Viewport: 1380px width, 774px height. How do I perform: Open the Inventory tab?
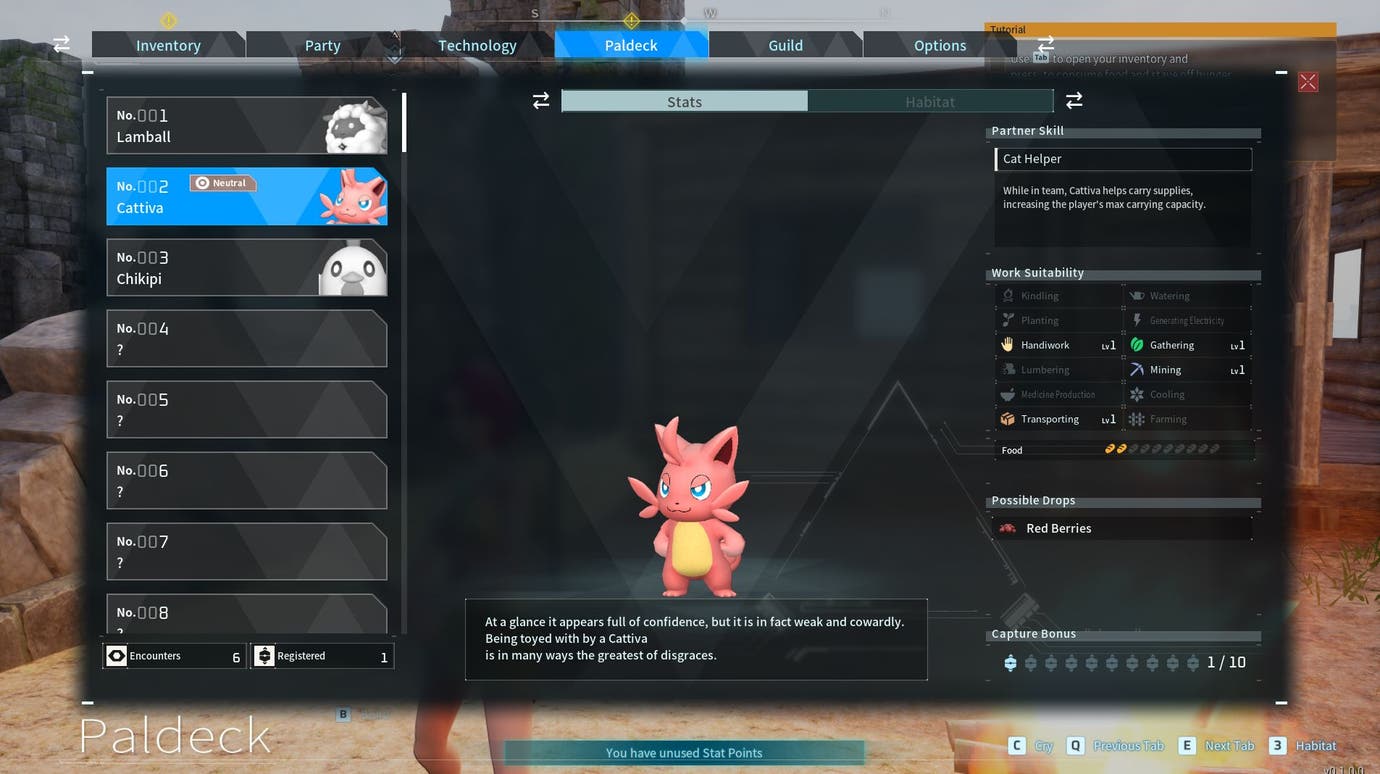[168, 45]
